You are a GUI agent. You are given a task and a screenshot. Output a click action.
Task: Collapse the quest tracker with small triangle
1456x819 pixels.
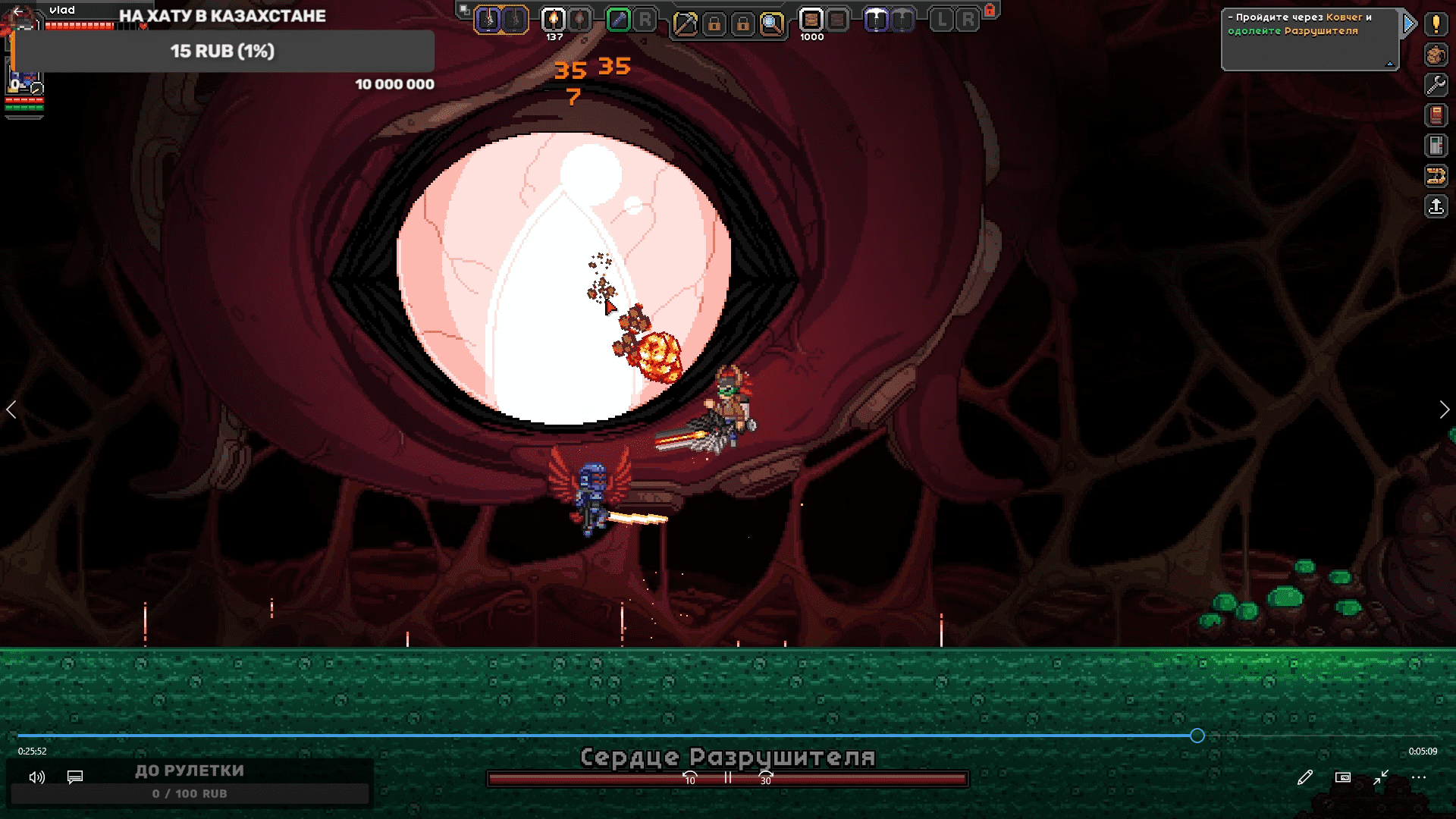1389,64
